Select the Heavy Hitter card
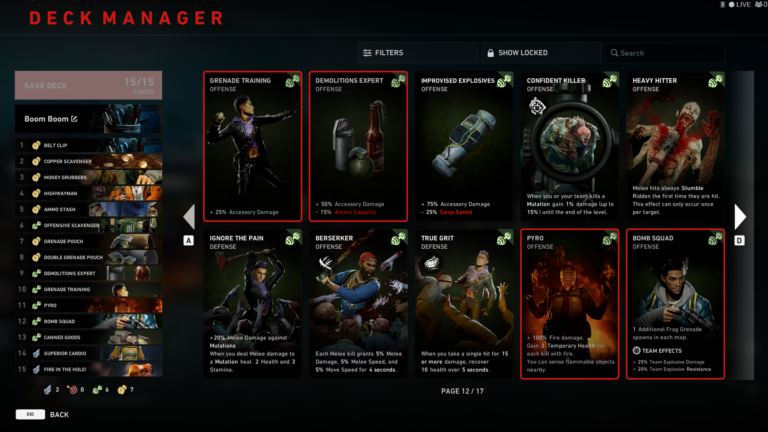Image resolution: width=768 pixels, height=432 pixels. [672, 146]
